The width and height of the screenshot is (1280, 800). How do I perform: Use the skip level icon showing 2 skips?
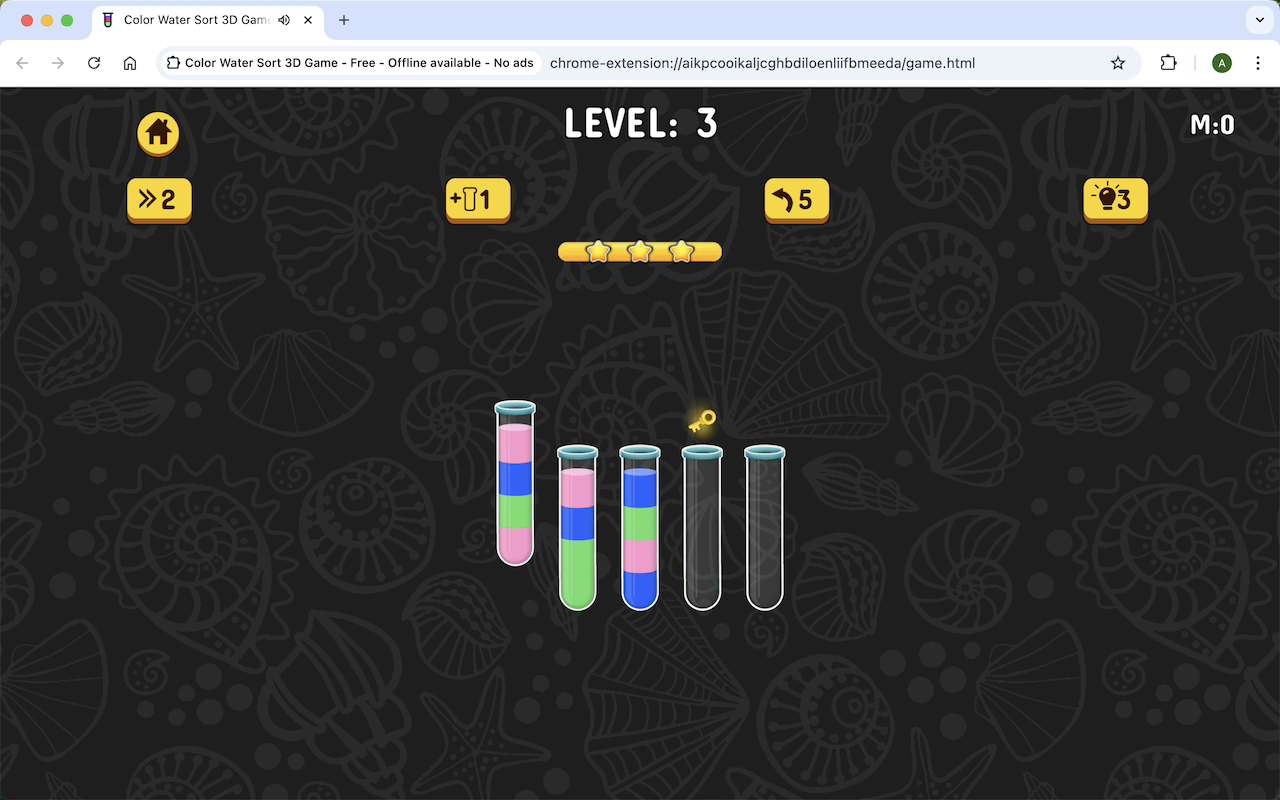click(158, 200)
